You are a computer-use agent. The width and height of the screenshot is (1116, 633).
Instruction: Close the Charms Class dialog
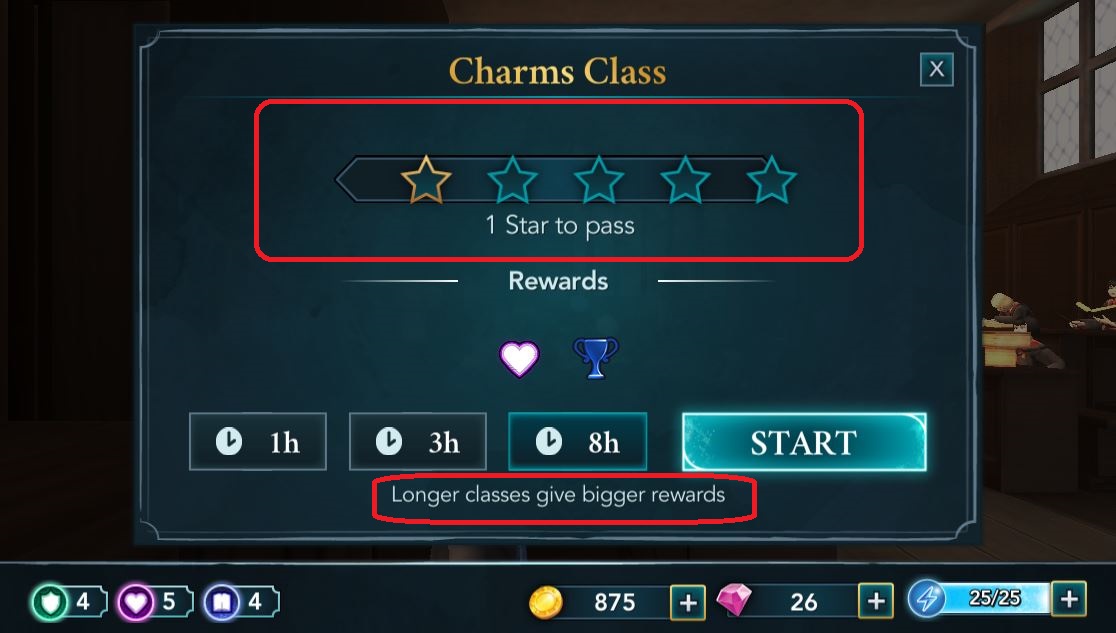coord(936,69)
